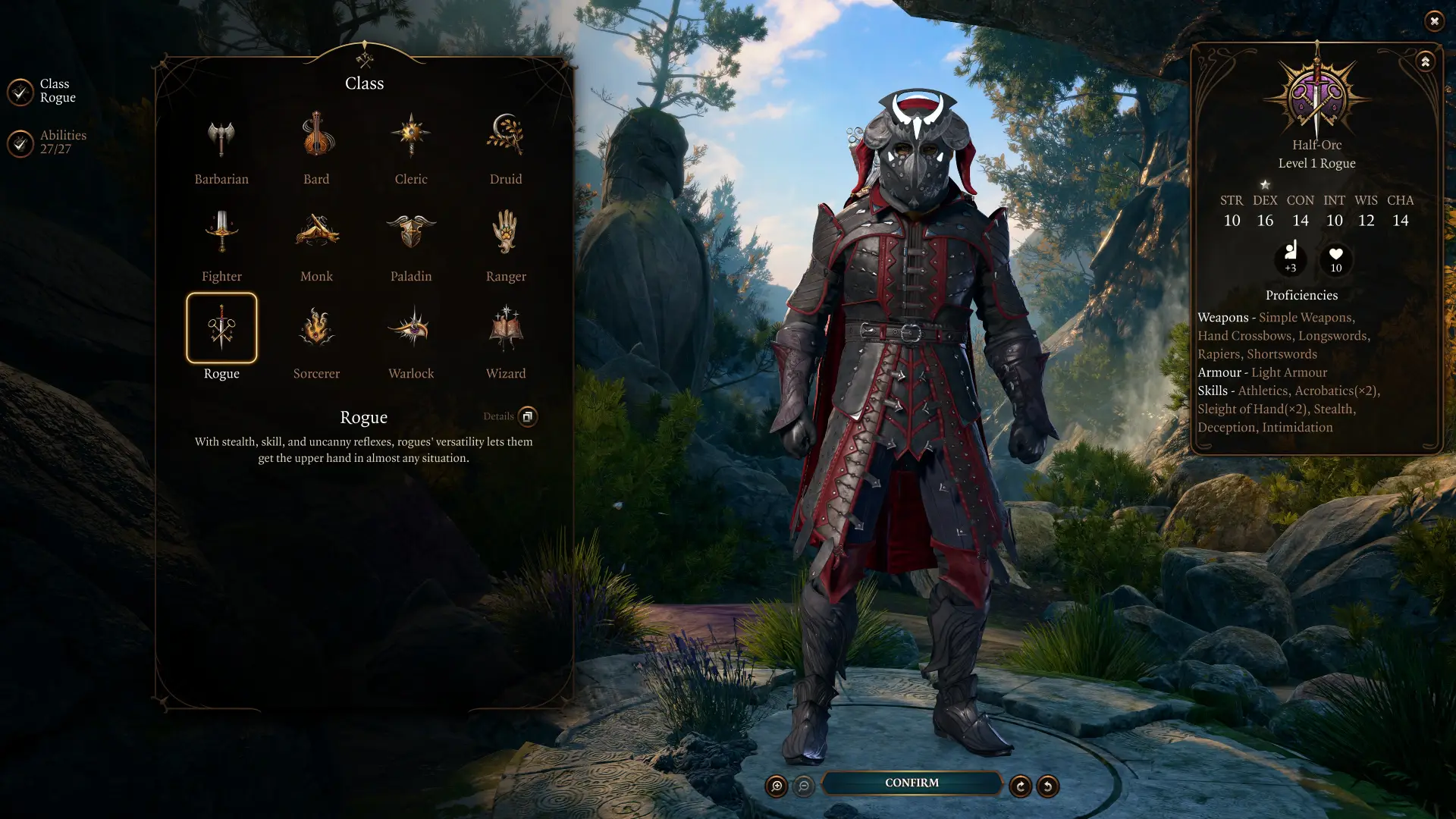Zoom in on the character model
The width and height of the screenshot is (1456, 819).
[x=775, y=786]
